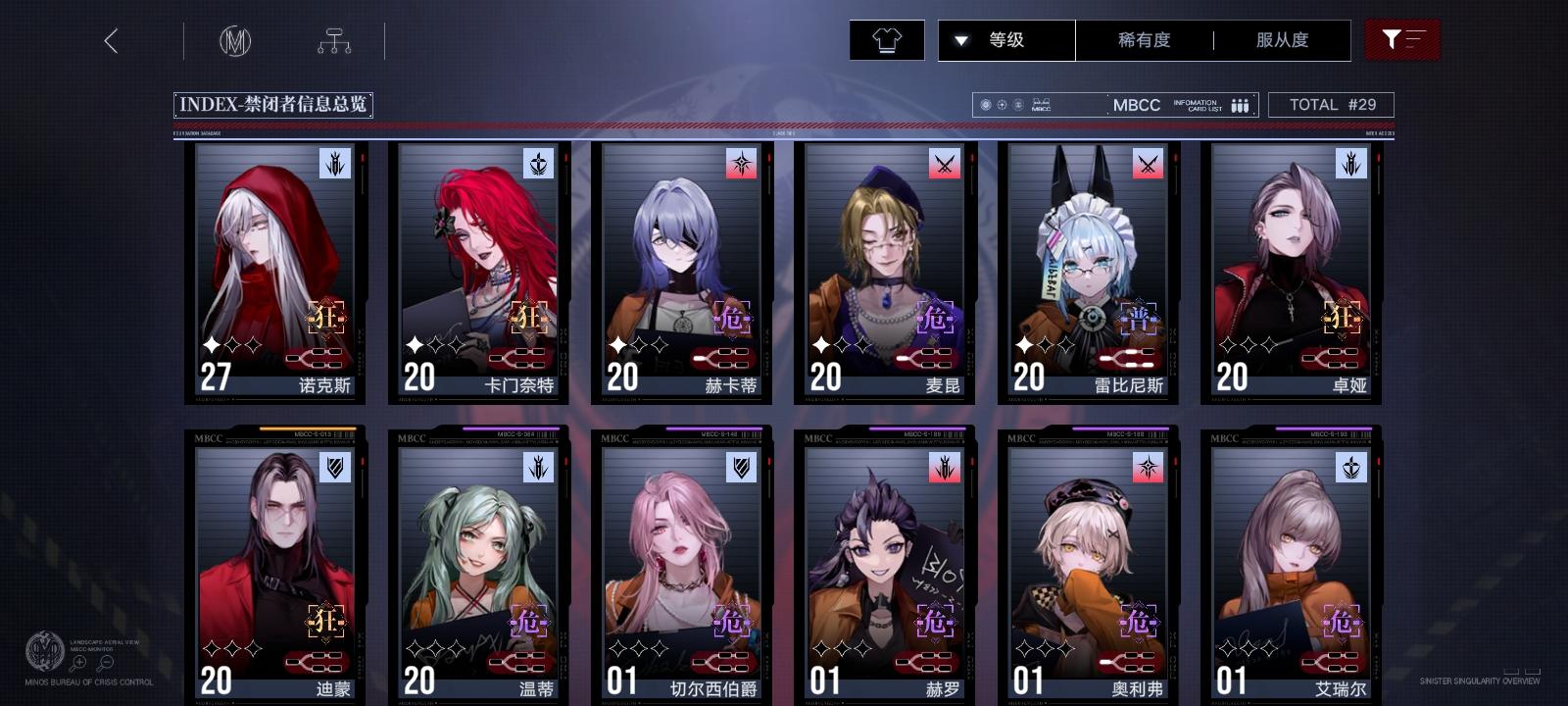
Task: Click the faction insignia on 诺克斯's card
Action: (x=333, y=165)
